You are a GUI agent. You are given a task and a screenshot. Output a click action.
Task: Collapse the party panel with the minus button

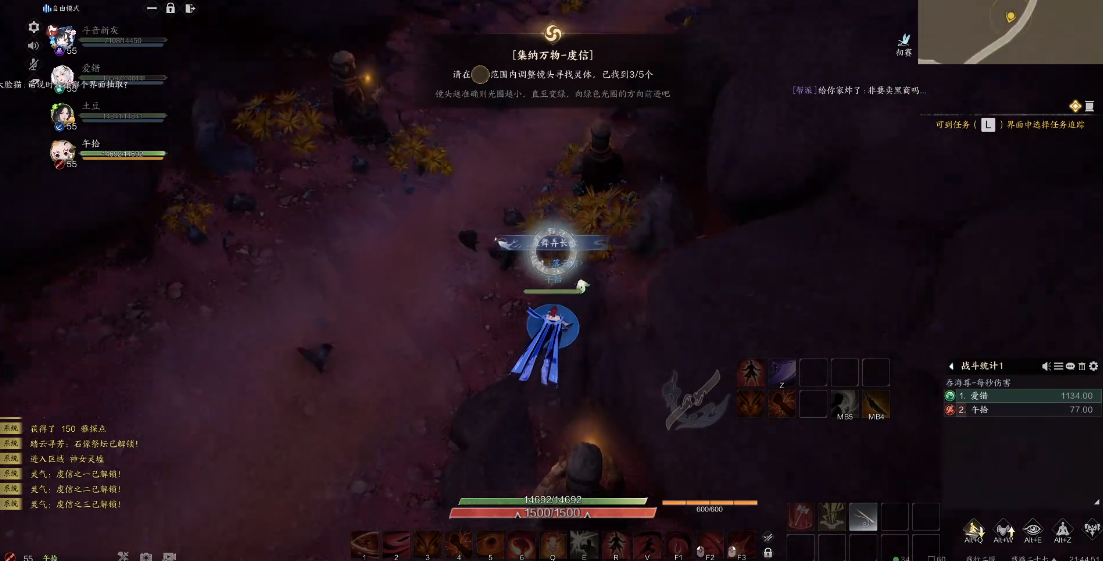(151, 8)
